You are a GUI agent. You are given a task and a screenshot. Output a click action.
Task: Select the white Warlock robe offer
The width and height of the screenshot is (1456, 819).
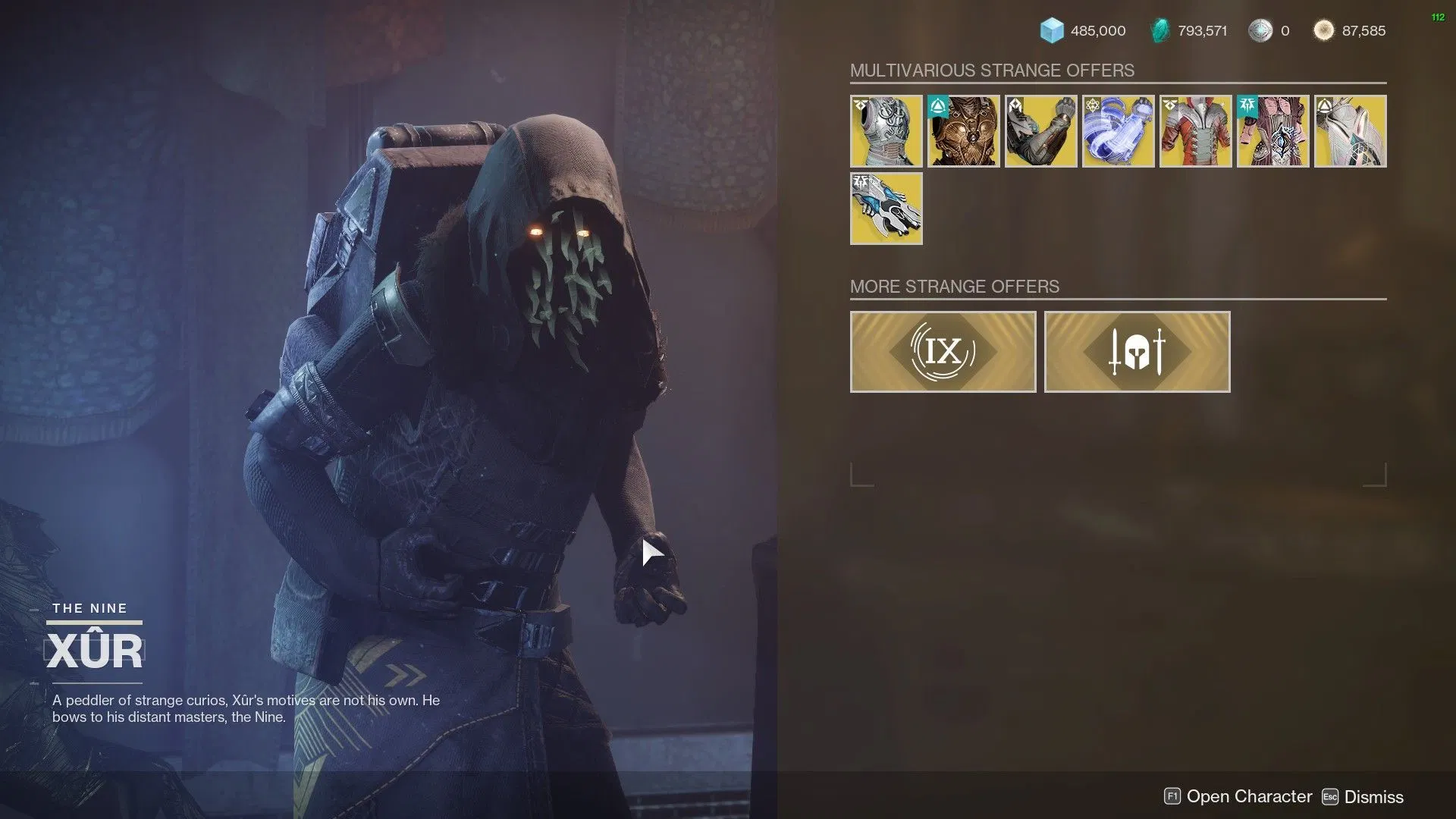click(x=1350, y=130)
